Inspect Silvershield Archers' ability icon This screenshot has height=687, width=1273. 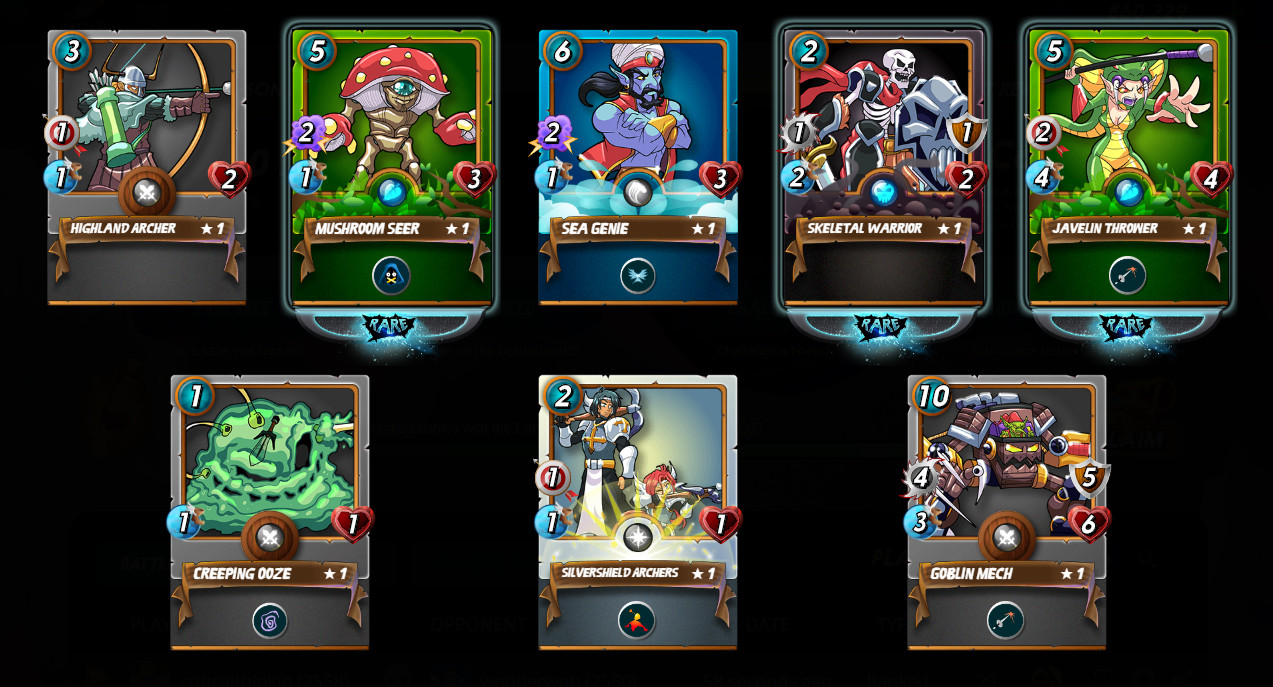click(637, 621)
